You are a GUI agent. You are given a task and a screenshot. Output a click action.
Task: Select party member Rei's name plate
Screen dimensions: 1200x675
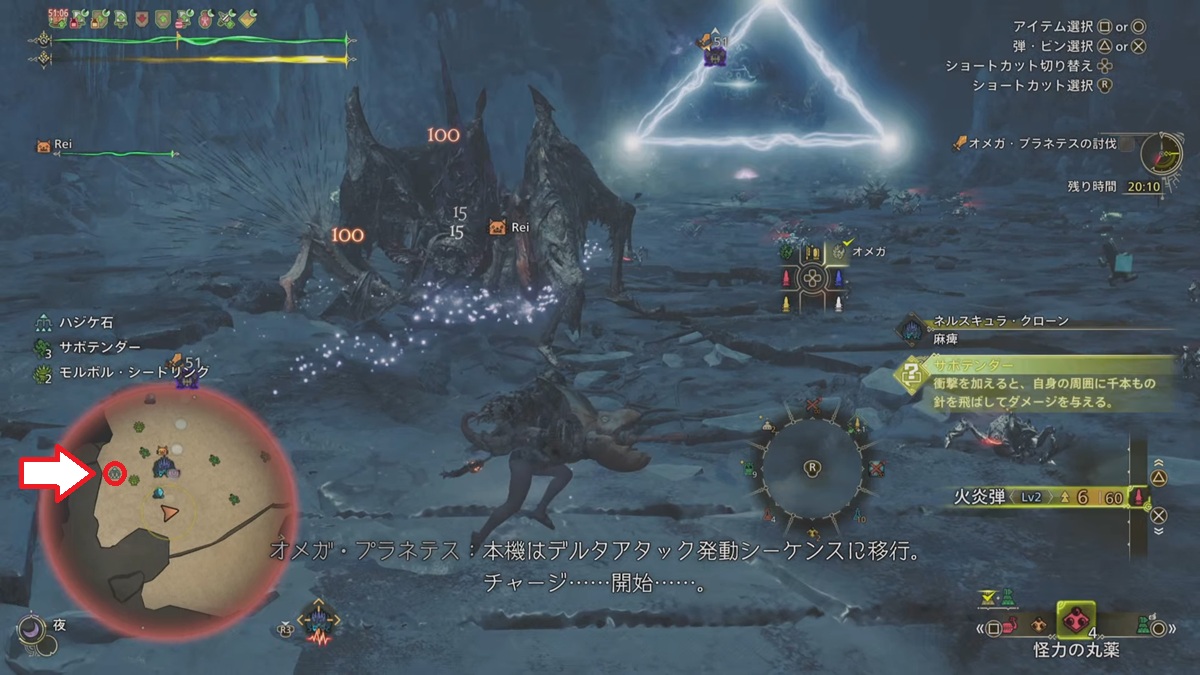(58, 146)
